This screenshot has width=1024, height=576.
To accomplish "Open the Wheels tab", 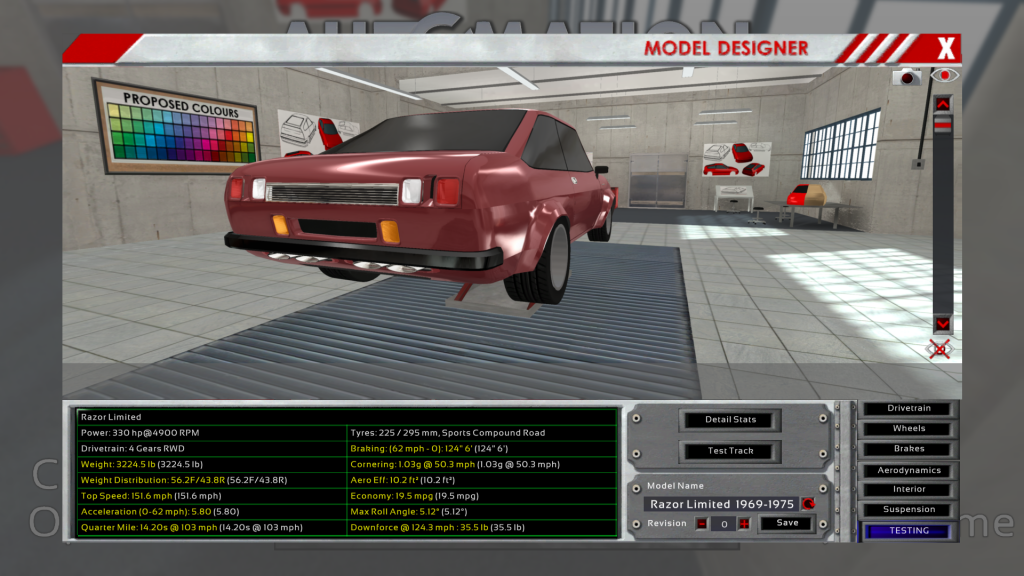I will coord(909,429).
